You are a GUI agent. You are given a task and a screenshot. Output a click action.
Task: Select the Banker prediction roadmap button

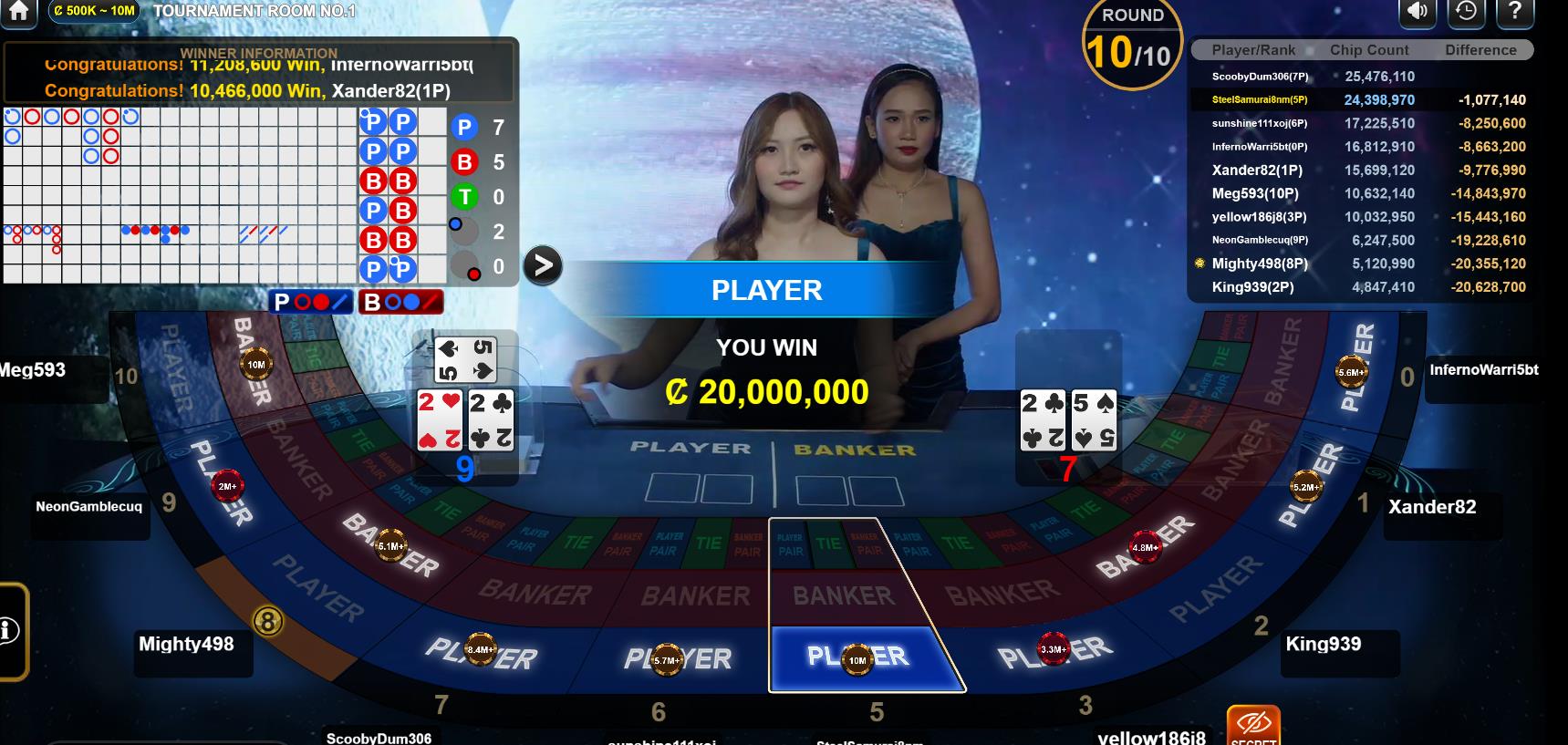400,302
